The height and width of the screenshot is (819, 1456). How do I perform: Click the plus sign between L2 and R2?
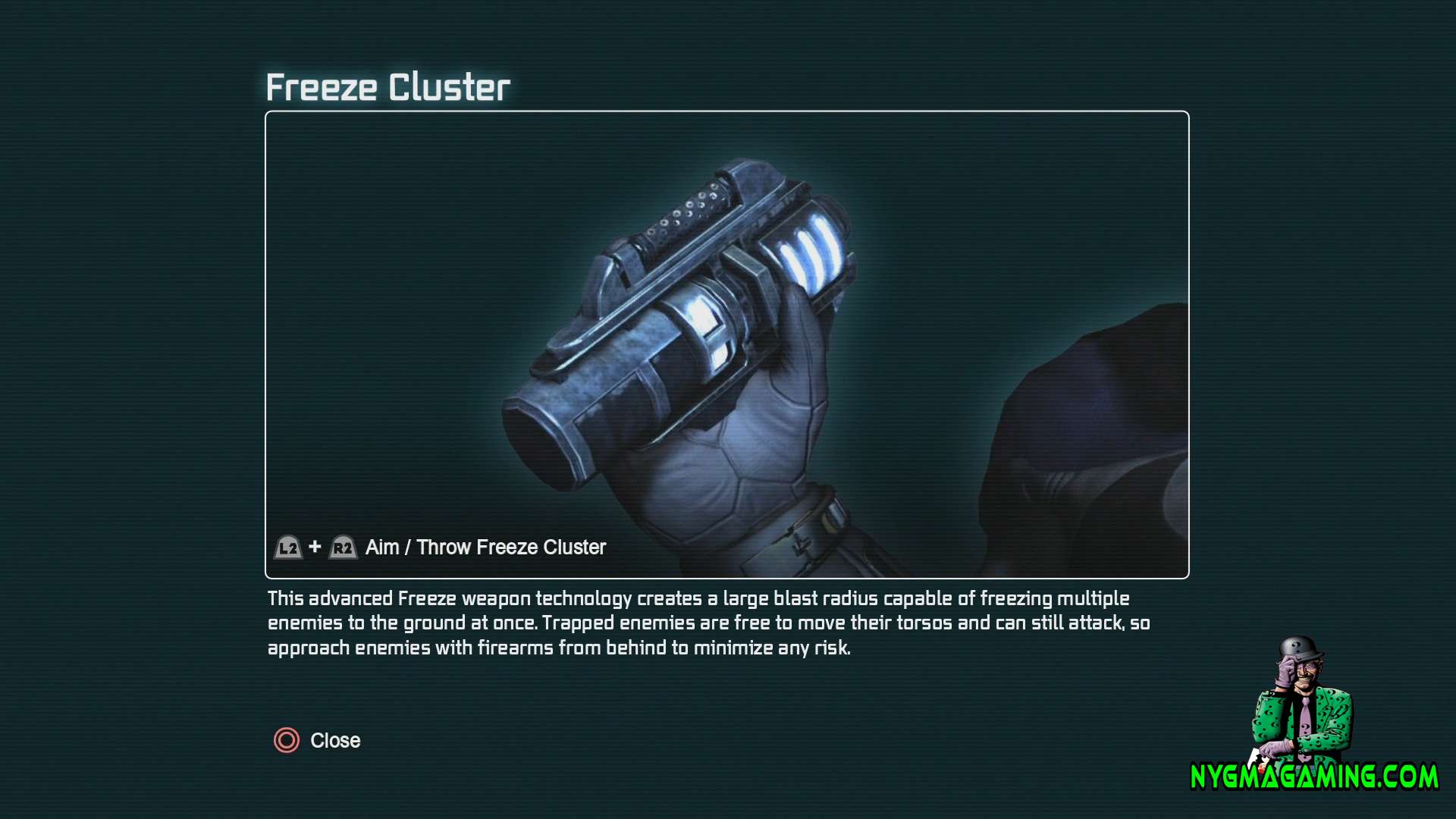315,547
